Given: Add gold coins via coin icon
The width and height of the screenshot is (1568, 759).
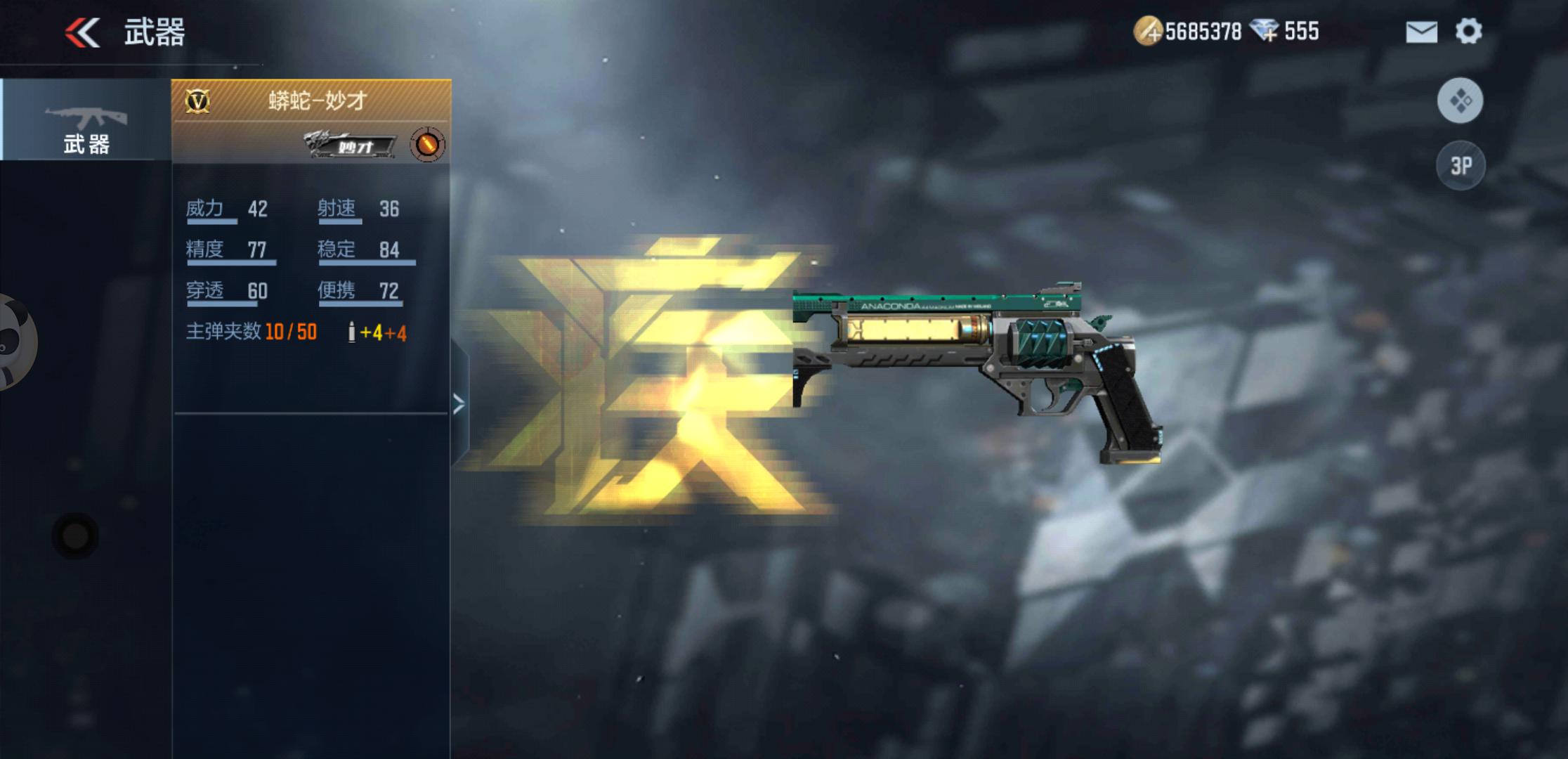Looking at the screenshot, I should [1147, 32].
